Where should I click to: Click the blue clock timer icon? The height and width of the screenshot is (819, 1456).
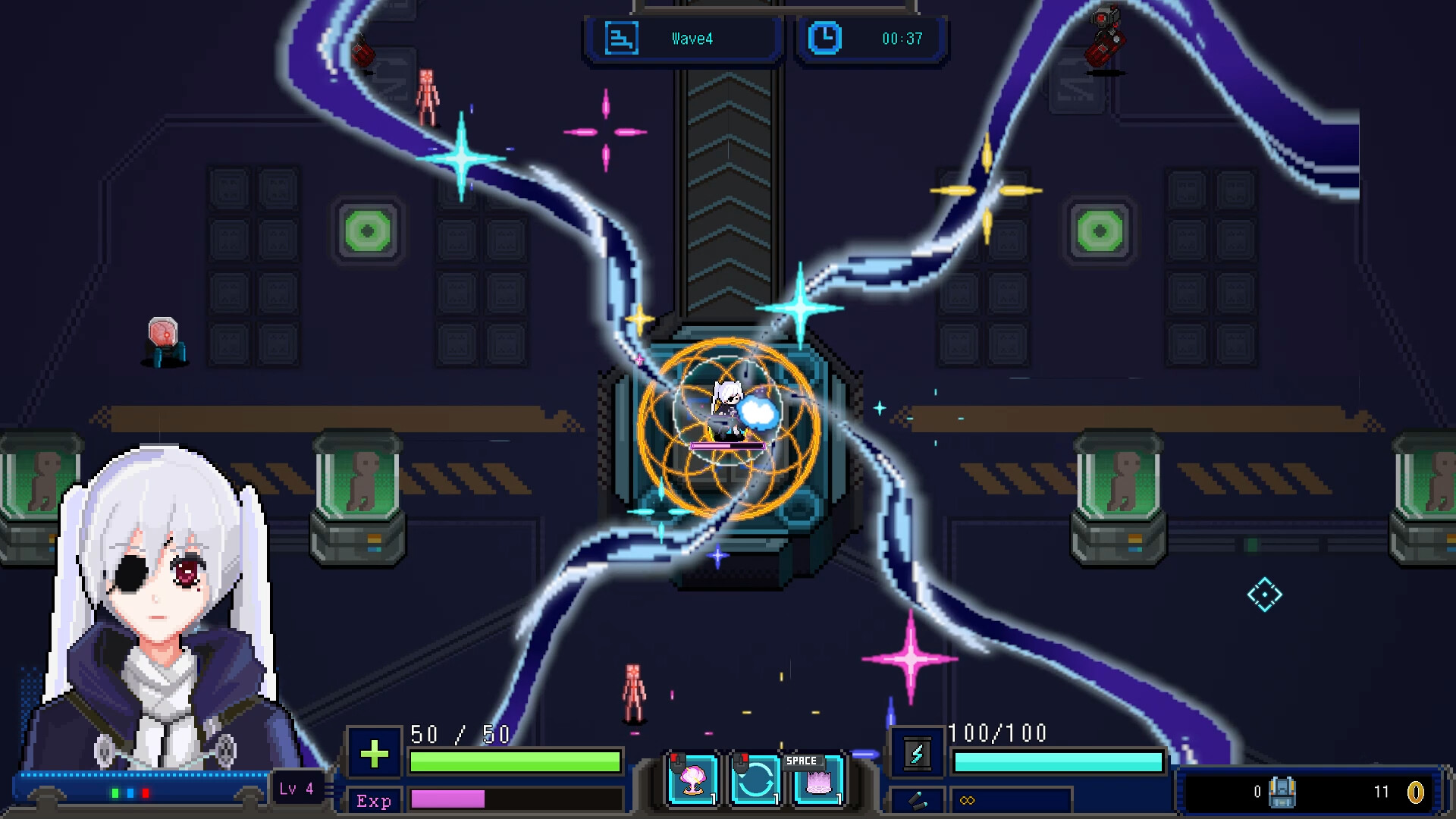pyautogui.click(x=827, y=37)
